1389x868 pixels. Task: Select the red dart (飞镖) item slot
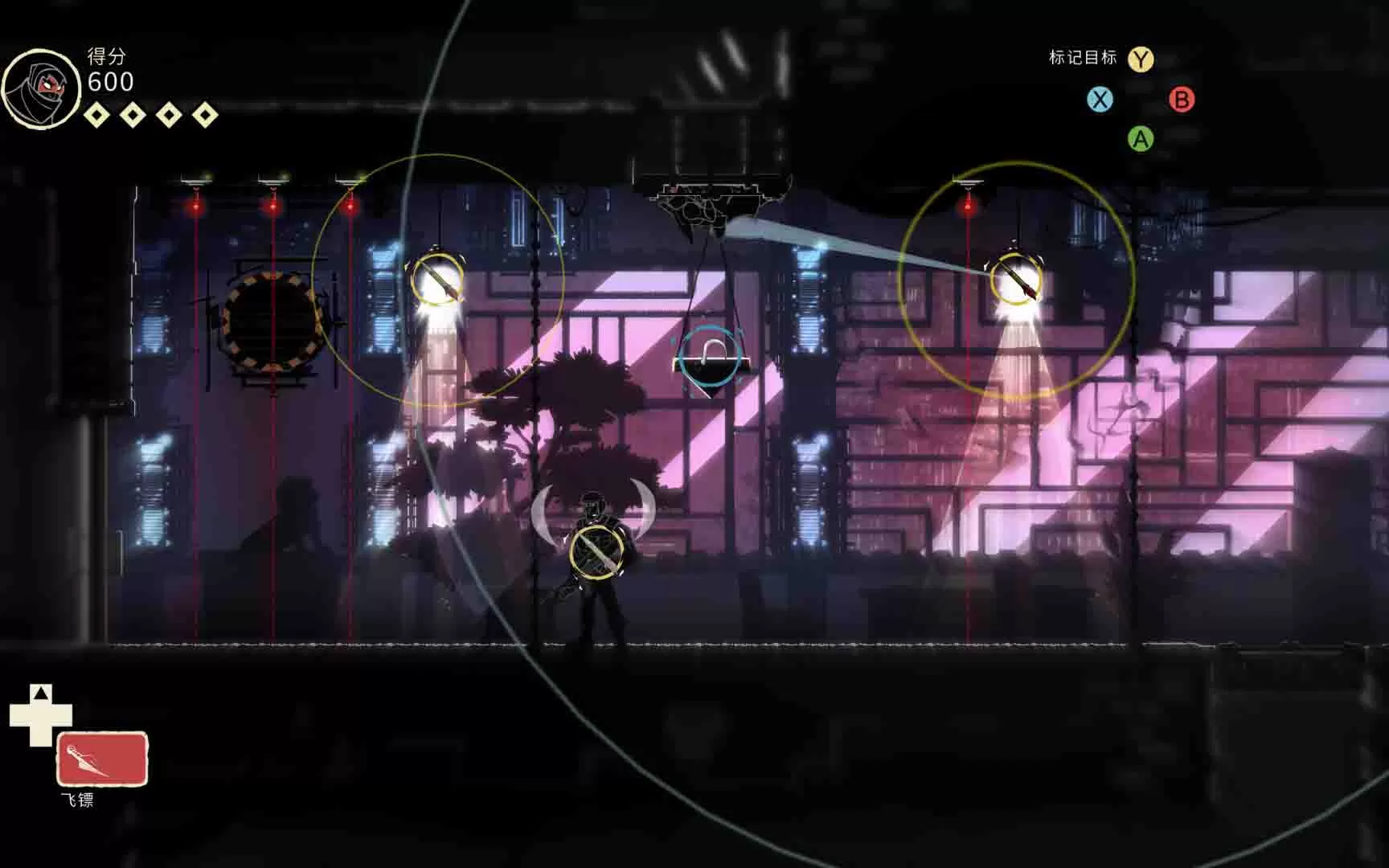pos(102,759)
